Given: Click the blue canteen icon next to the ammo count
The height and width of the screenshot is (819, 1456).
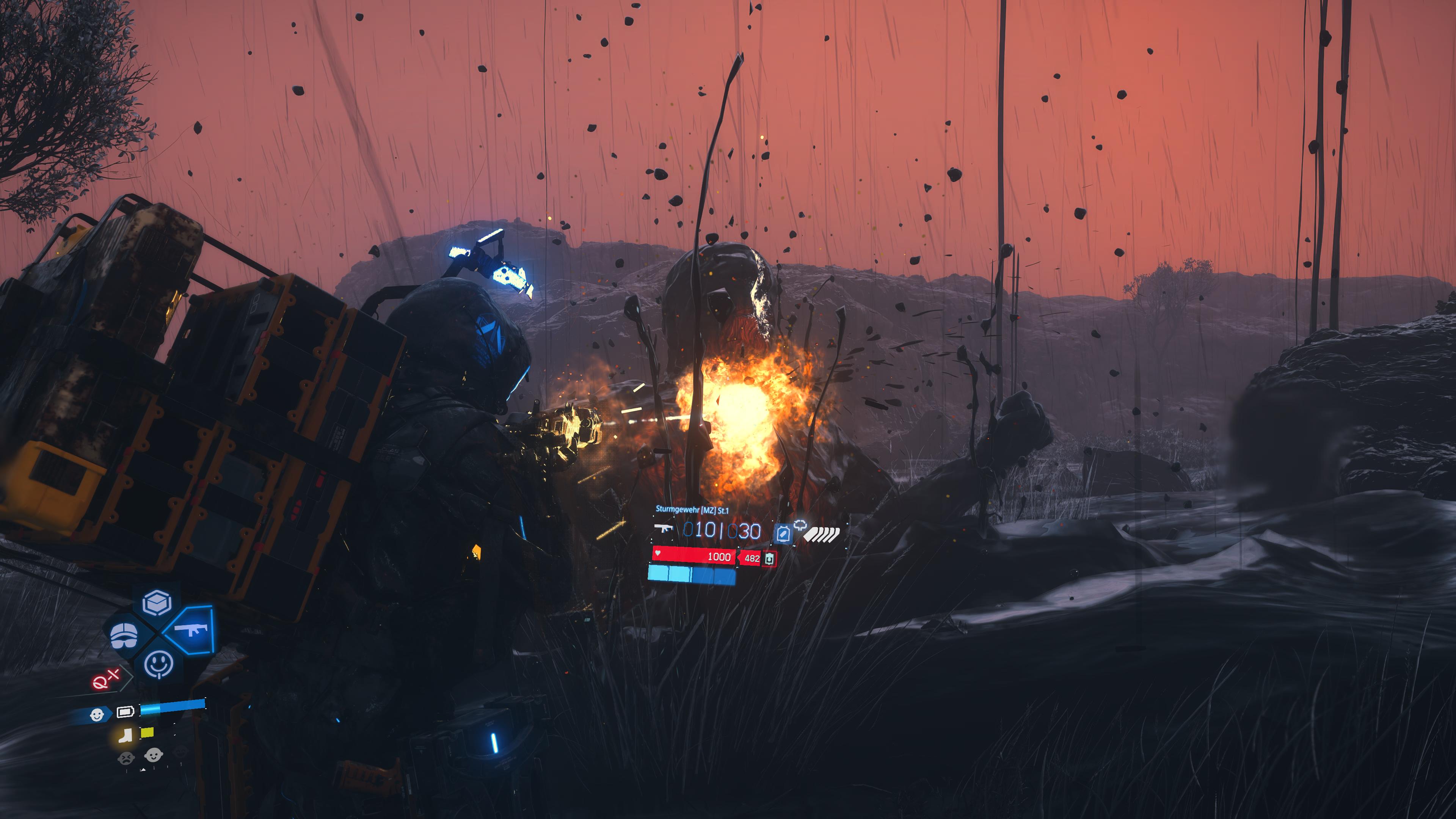Looking at the screenshot, I should point(783,533).
